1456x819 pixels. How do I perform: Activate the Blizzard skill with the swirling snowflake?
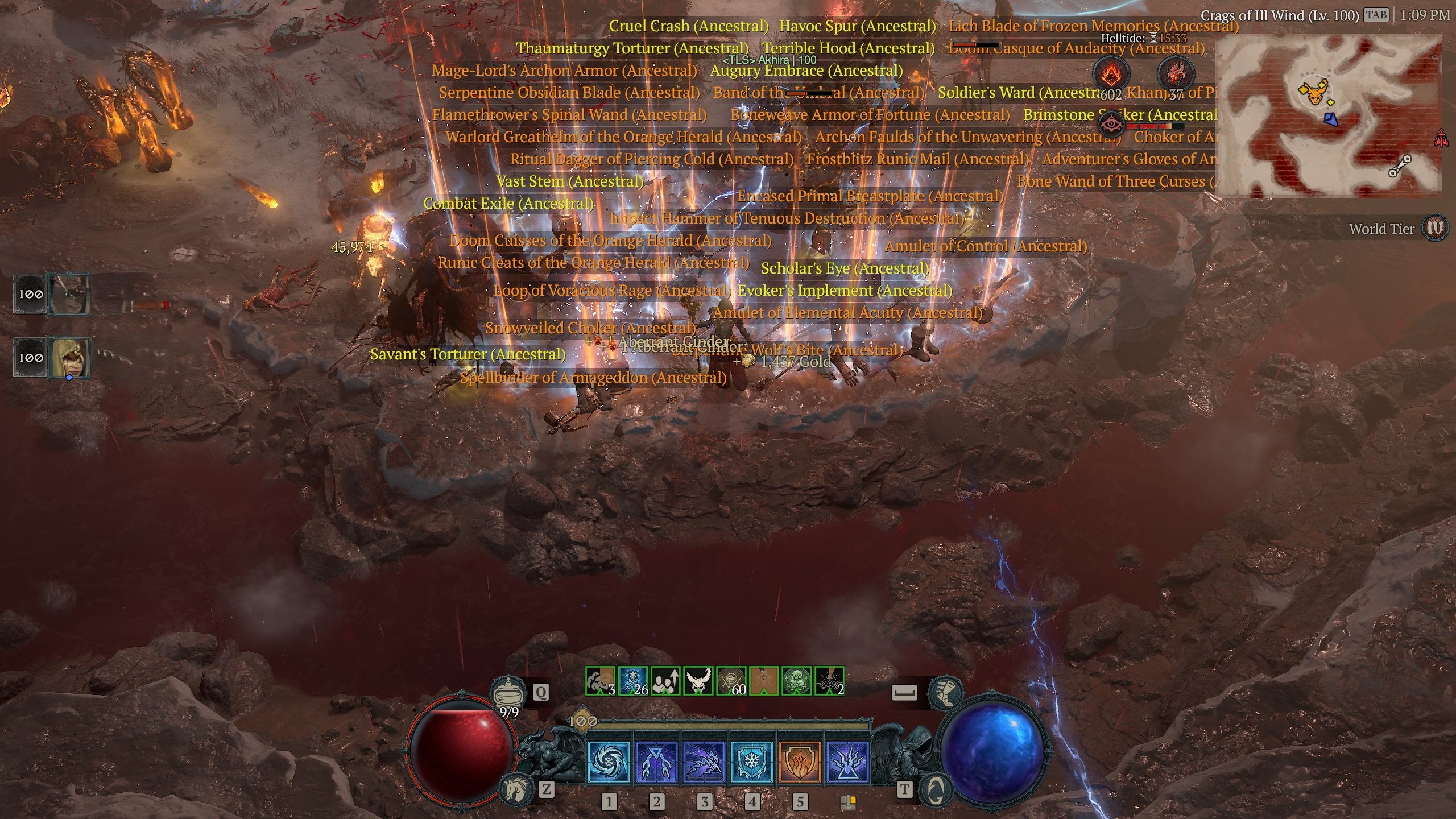[x=608, y=762]
